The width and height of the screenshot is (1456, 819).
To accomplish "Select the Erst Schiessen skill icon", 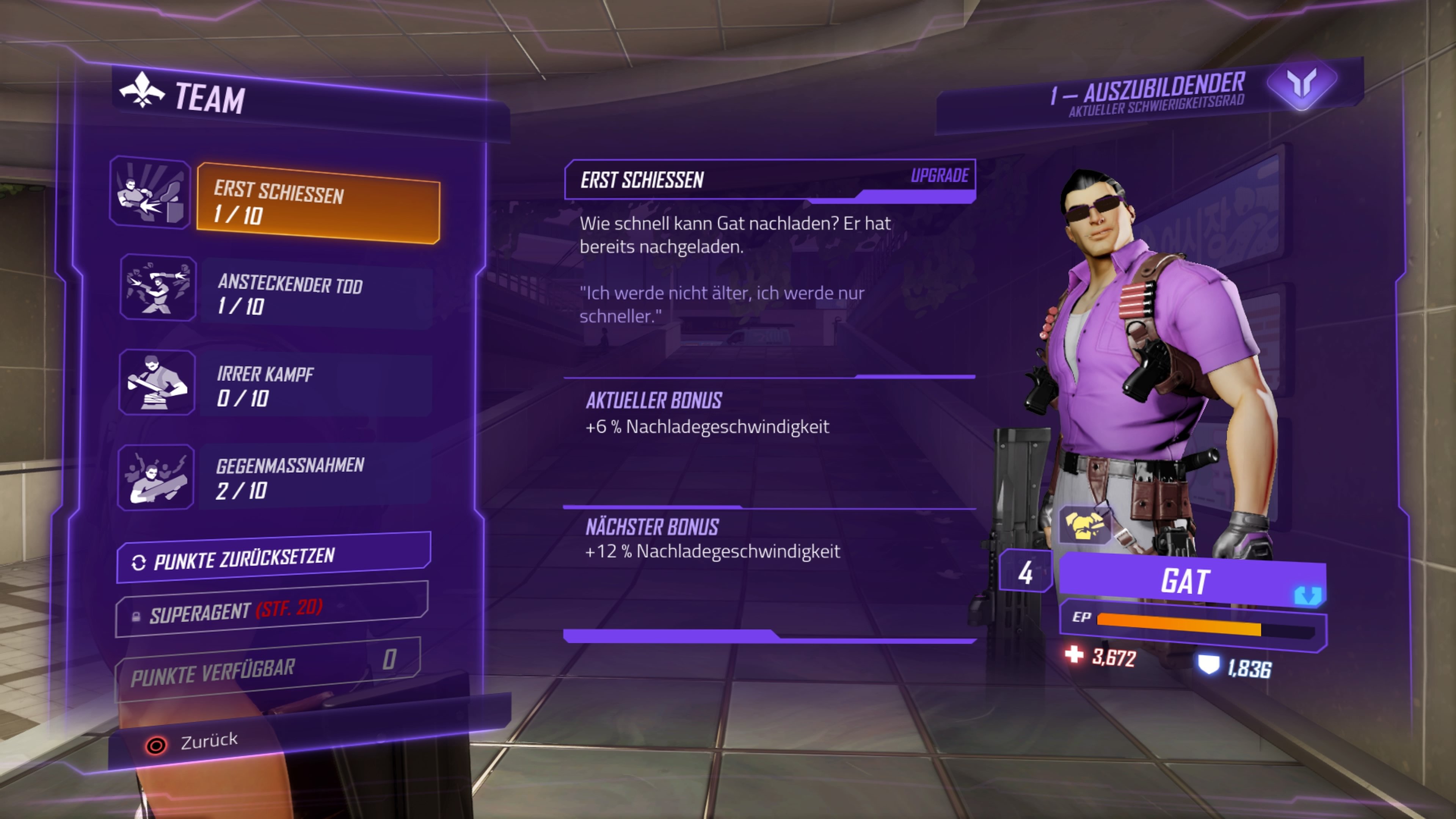I will point(151,198).
